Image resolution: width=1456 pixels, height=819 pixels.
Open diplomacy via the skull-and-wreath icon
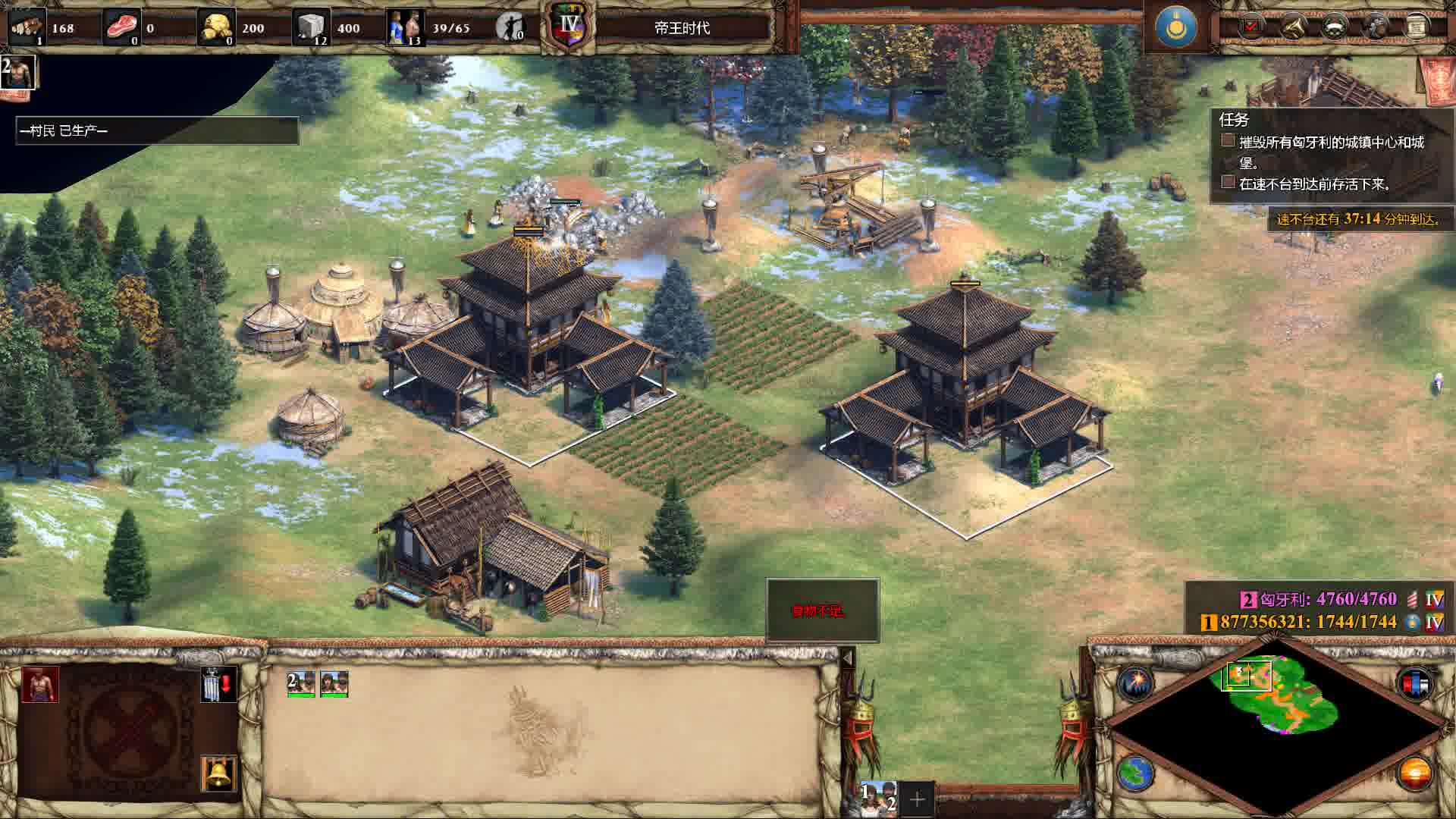click(x=1335, y=27)
